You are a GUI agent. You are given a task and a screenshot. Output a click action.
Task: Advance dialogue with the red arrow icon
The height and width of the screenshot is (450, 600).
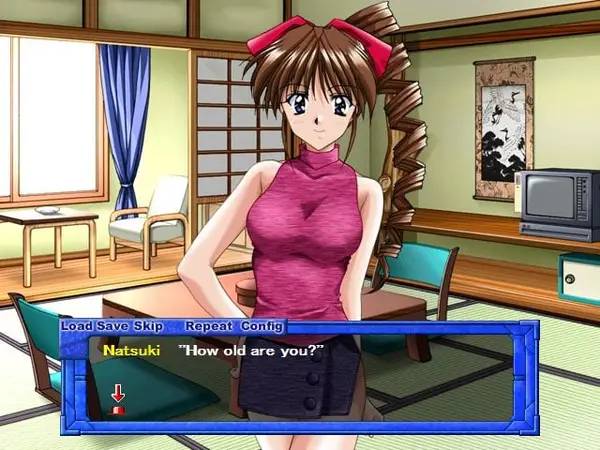[x=118, y=396]
